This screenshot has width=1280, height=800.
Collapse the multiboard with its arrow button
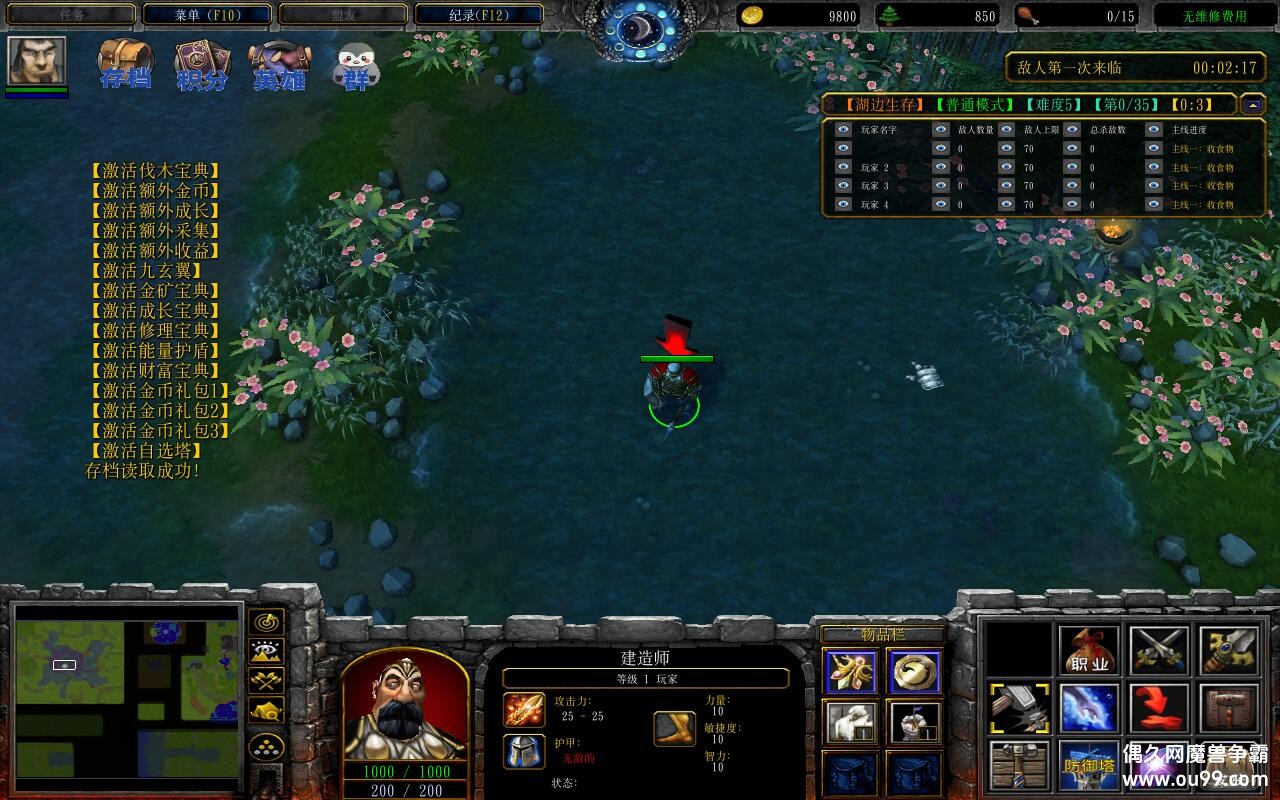pos(1252,104)
